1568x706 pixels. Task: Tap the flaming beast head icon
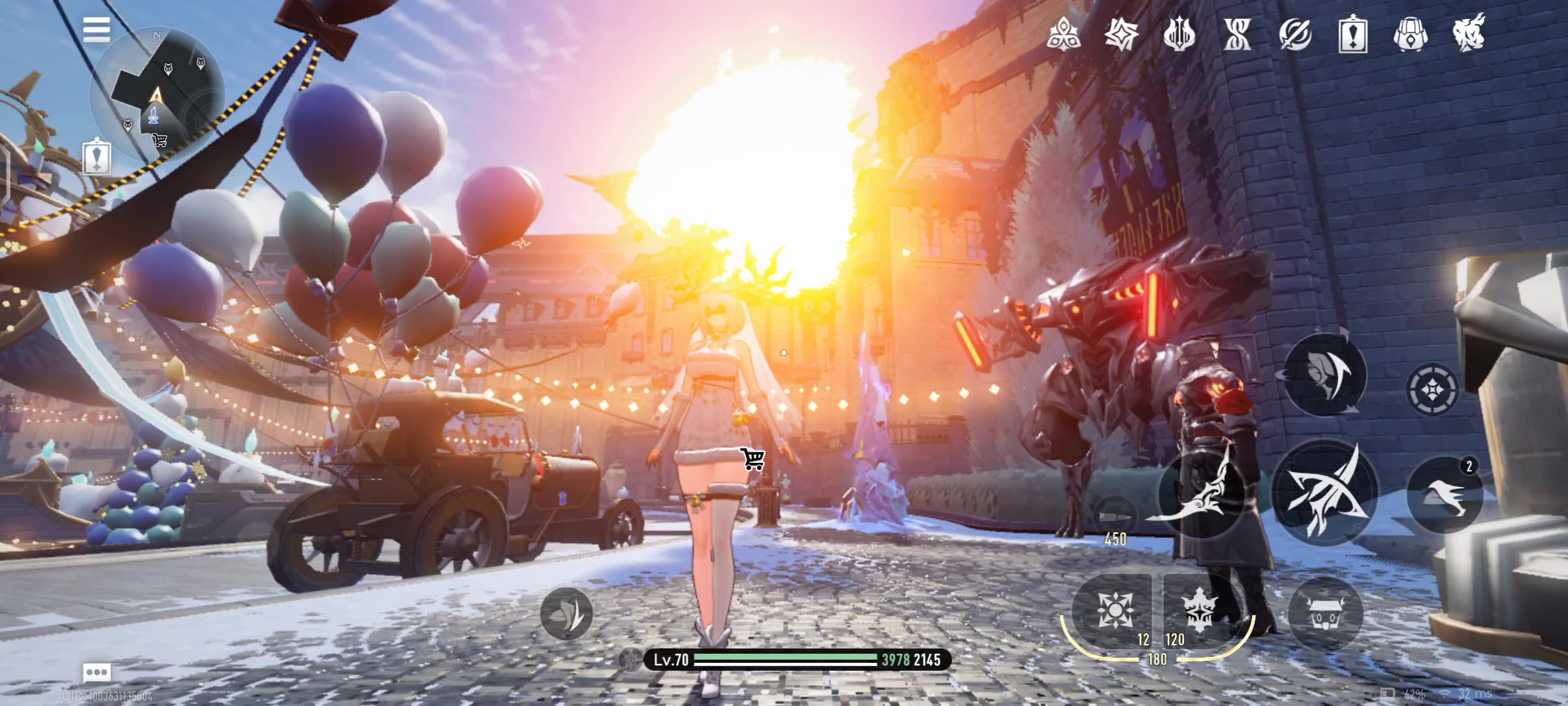tap(1469, 34)
